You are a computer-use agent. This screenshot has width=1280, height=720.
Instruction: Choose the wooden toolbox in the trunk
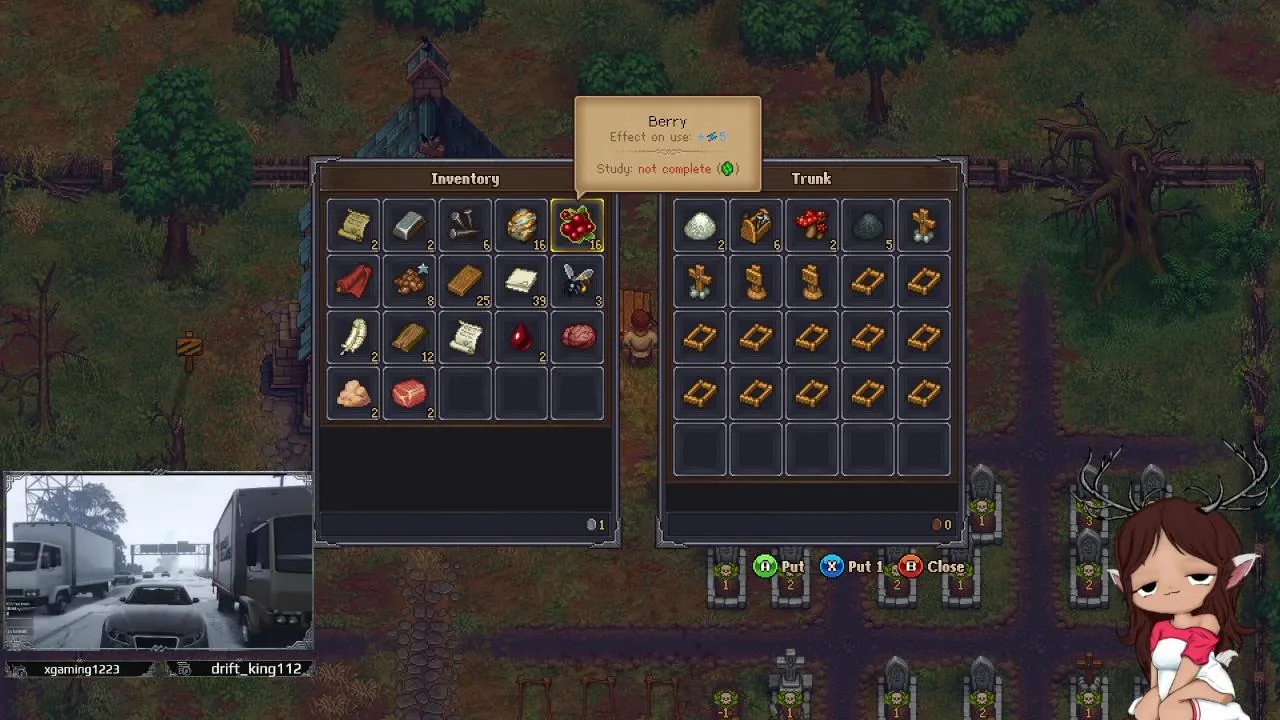click(755, 226)
